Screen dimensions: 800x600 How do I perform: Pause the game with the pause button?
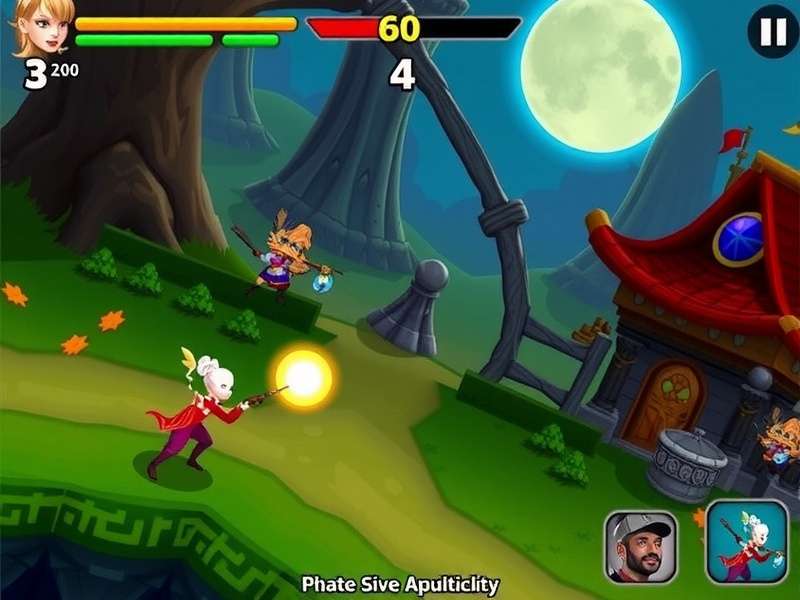pyautogui.click(x=773, y=33)
